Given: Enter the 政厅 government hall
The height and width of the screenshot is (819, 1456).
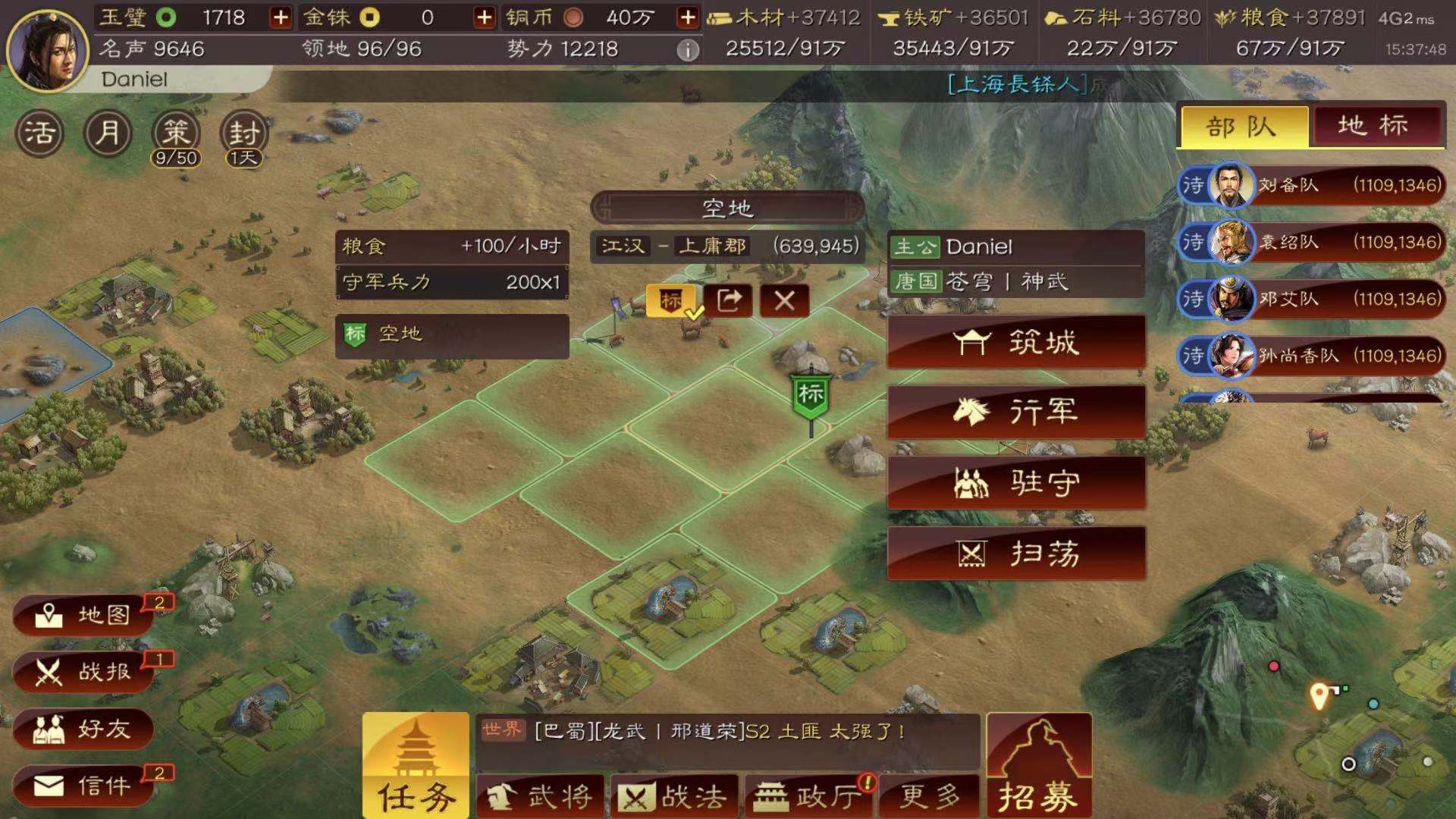Looking at the screenshot, I should [808, 795].
